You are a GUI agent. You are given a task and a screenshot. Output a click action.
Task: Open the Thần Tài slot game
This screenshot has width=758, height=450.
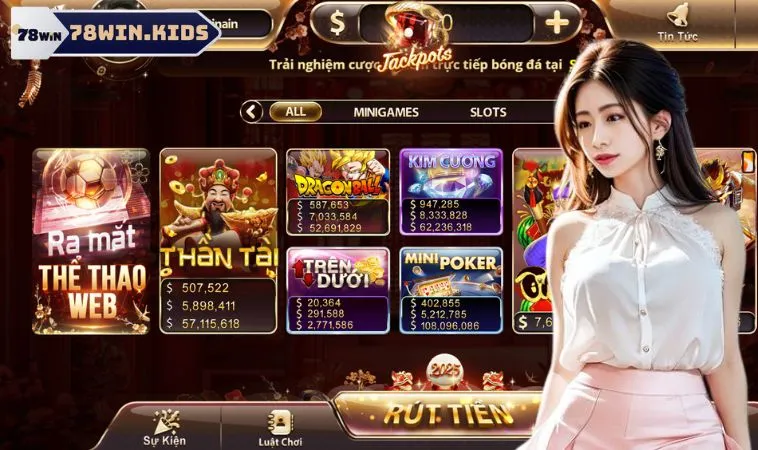tap(218, 240)
